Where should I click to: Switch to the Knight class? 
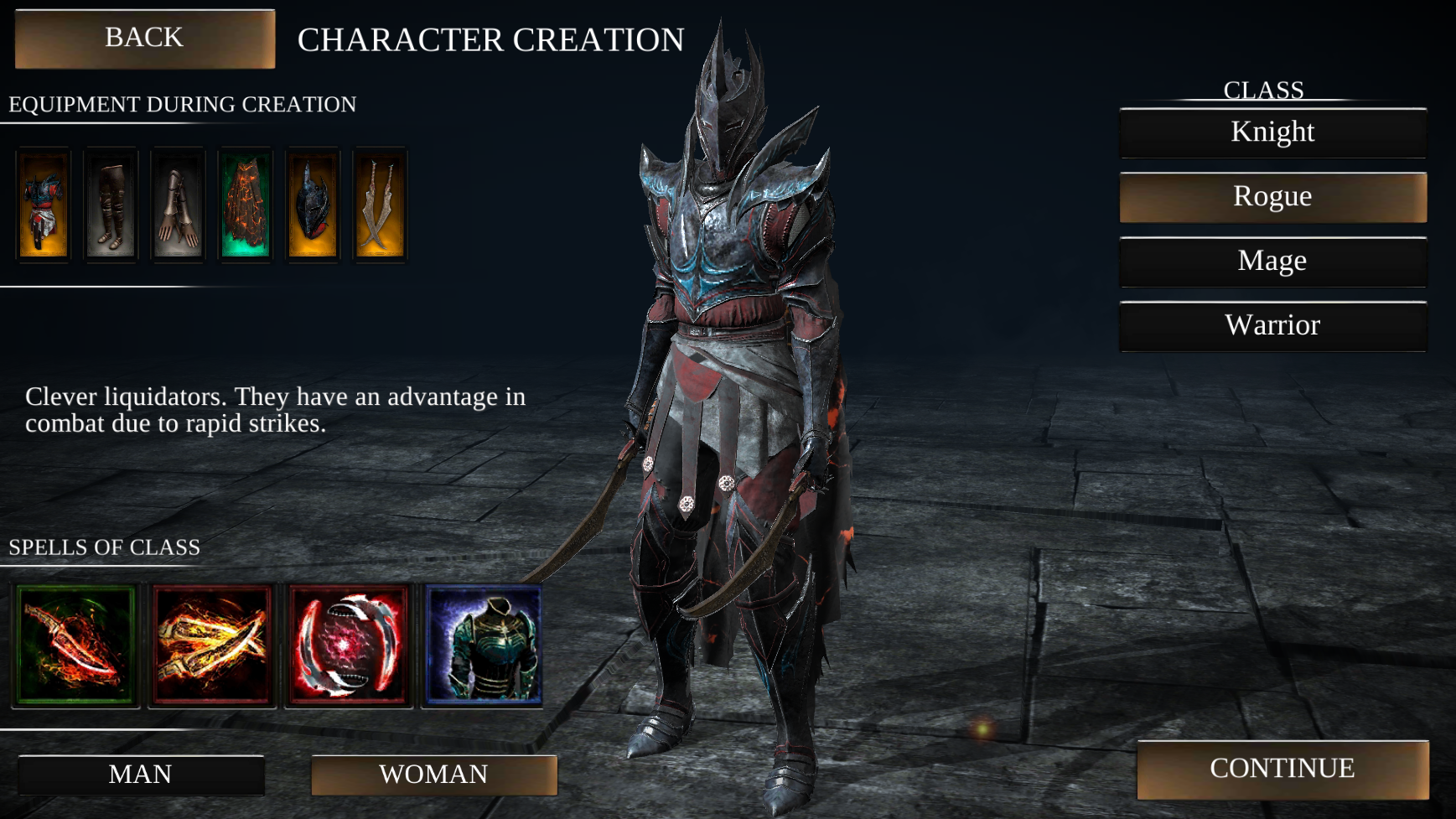pos(1272,132)
